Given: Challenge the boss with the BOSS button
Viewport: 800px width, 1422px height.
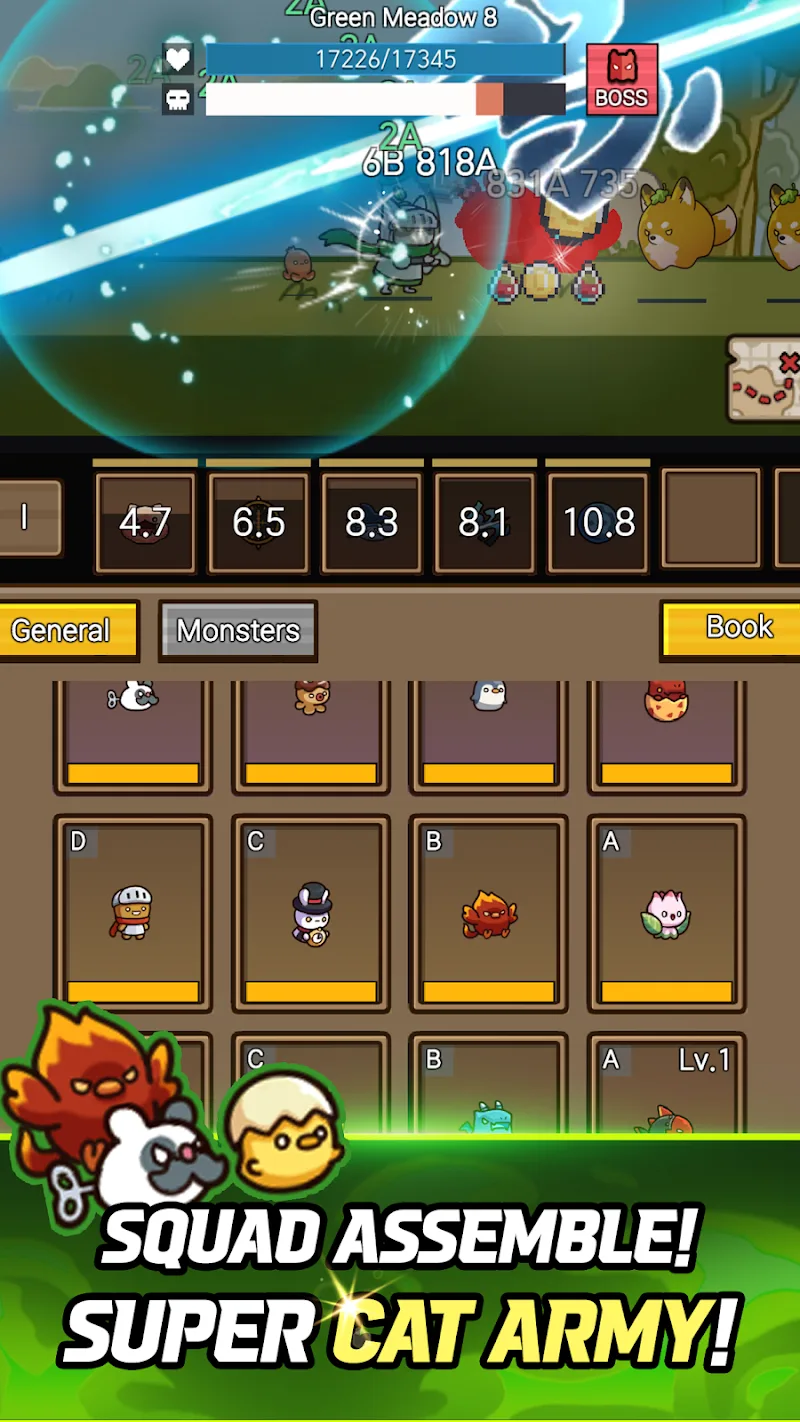Looking at the screenshot, I should pyautogui.click(x=621, y=80).
